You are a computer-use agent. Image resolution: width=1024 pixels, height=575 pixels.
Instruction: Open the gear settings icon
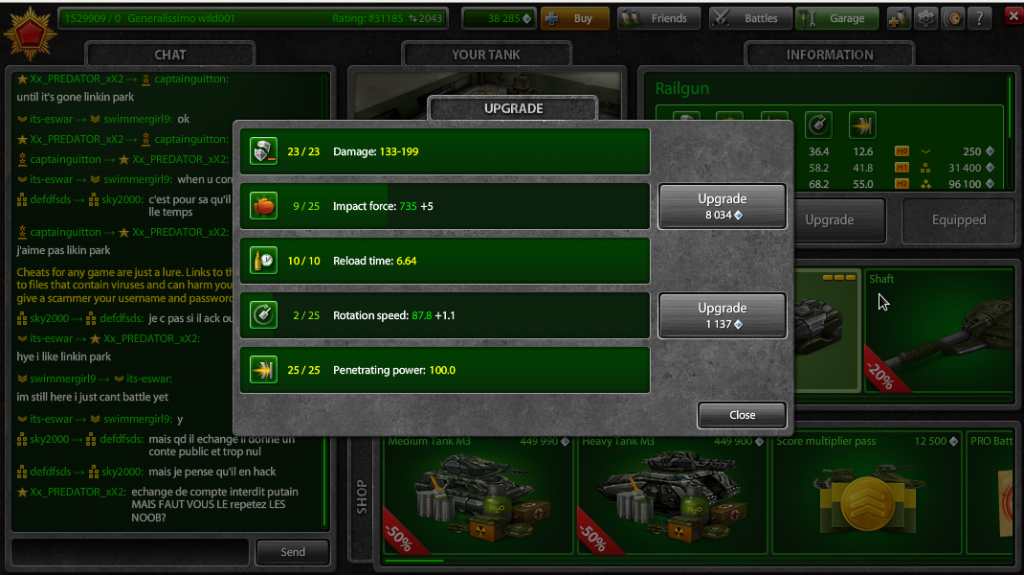tap(926, 18)
